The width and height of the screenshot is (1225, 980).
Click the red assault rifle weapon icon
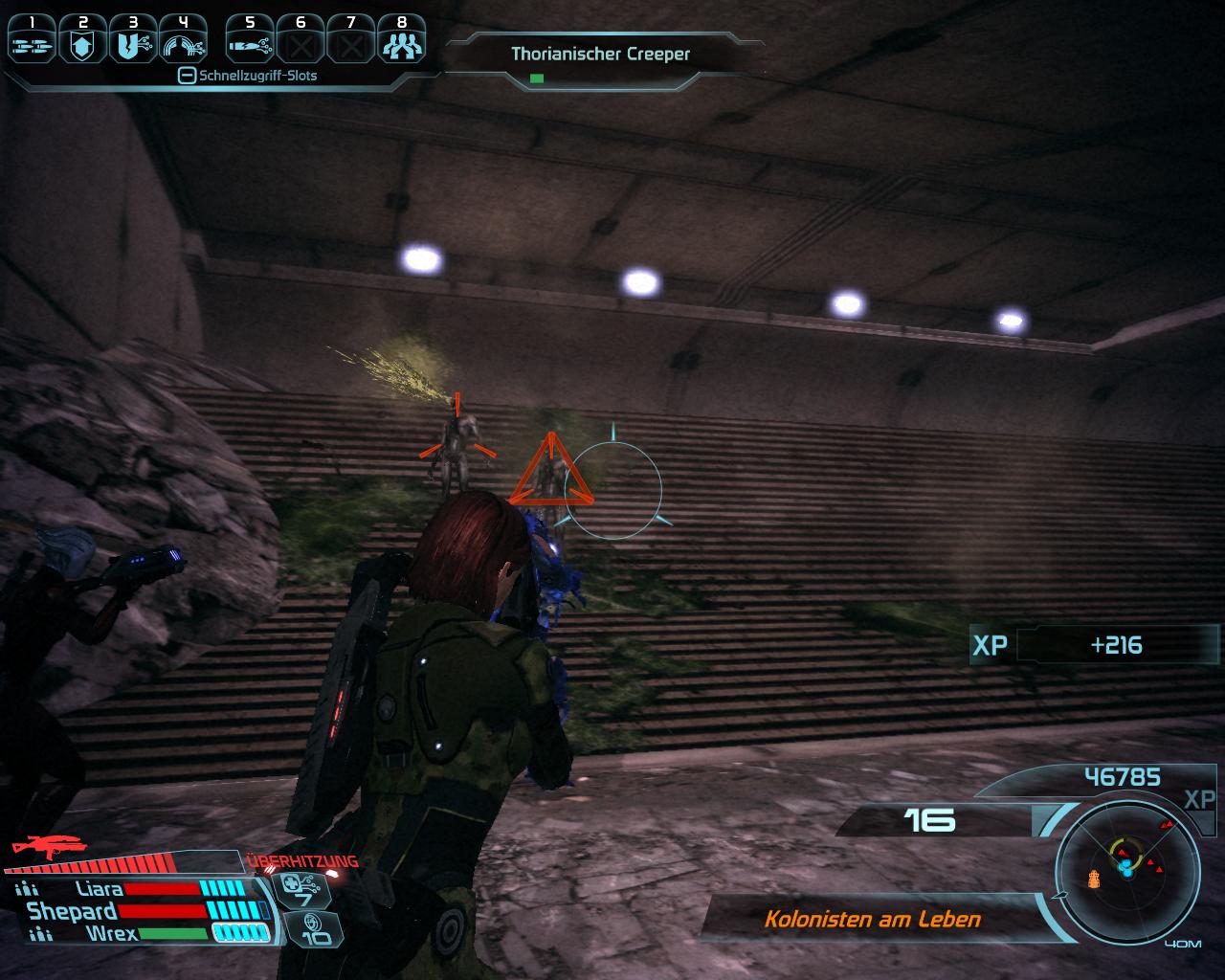point(48,847)
